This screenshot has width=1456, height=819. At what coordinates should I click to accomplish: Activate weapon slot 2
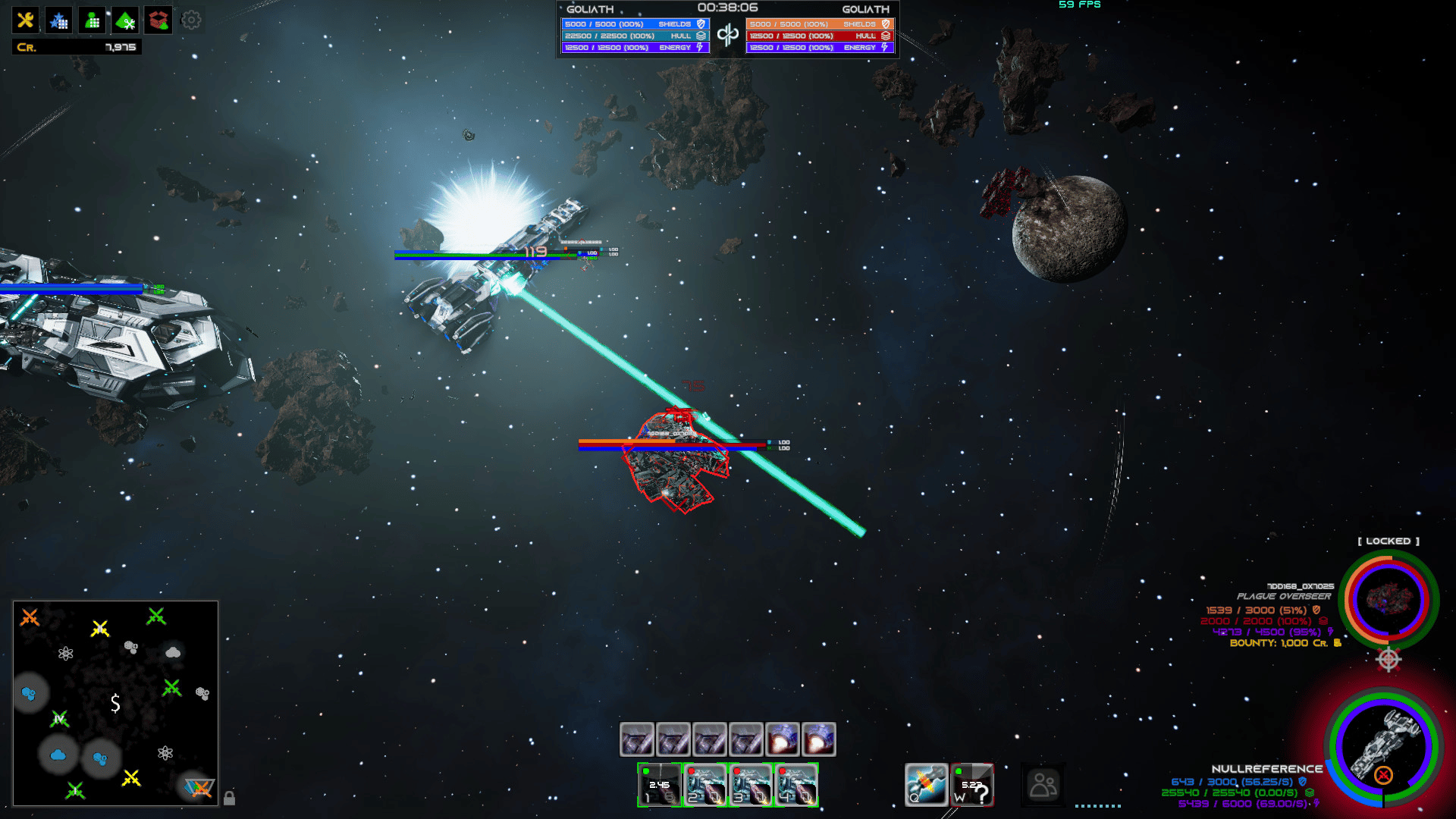[705, 785]
